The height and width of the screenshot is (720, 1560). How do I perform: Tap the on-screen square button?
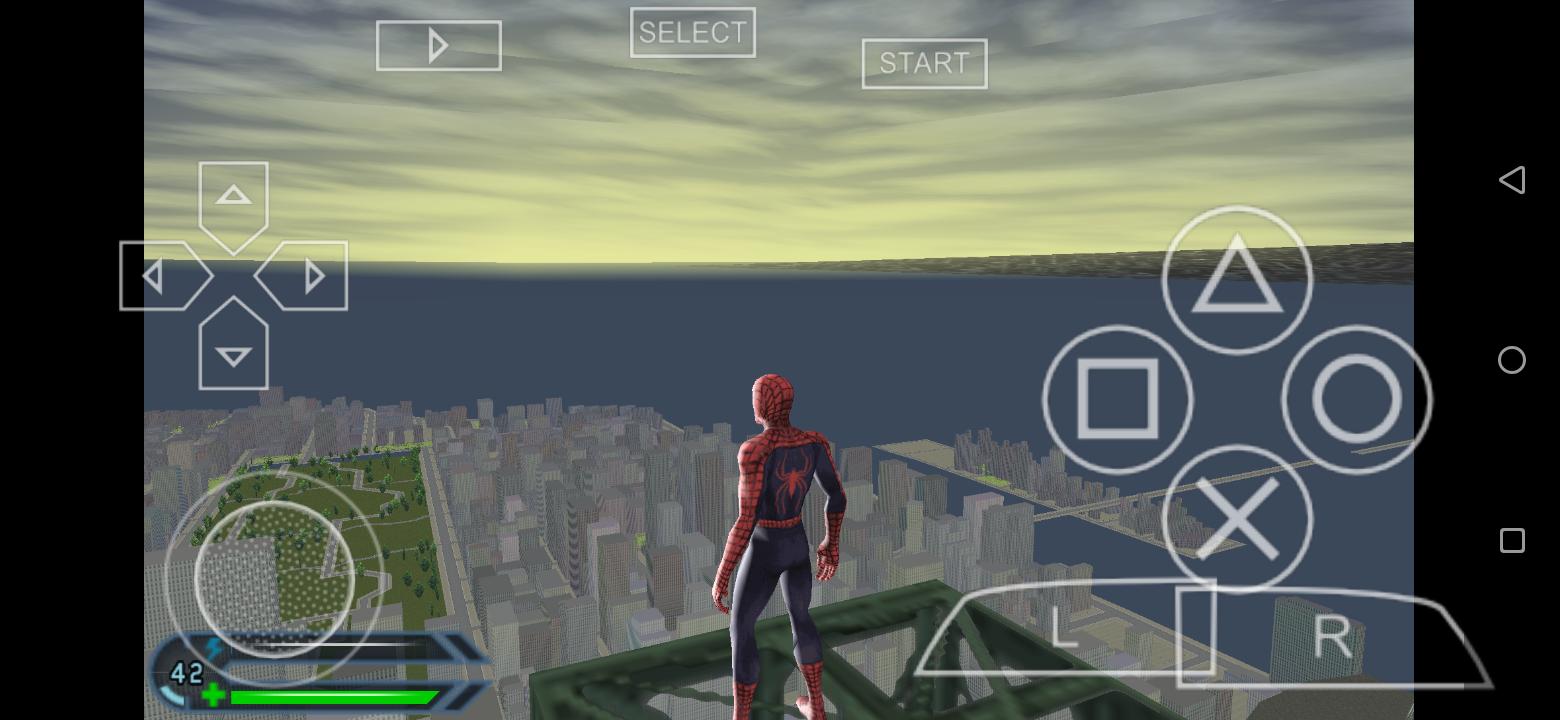point(1117,399)
